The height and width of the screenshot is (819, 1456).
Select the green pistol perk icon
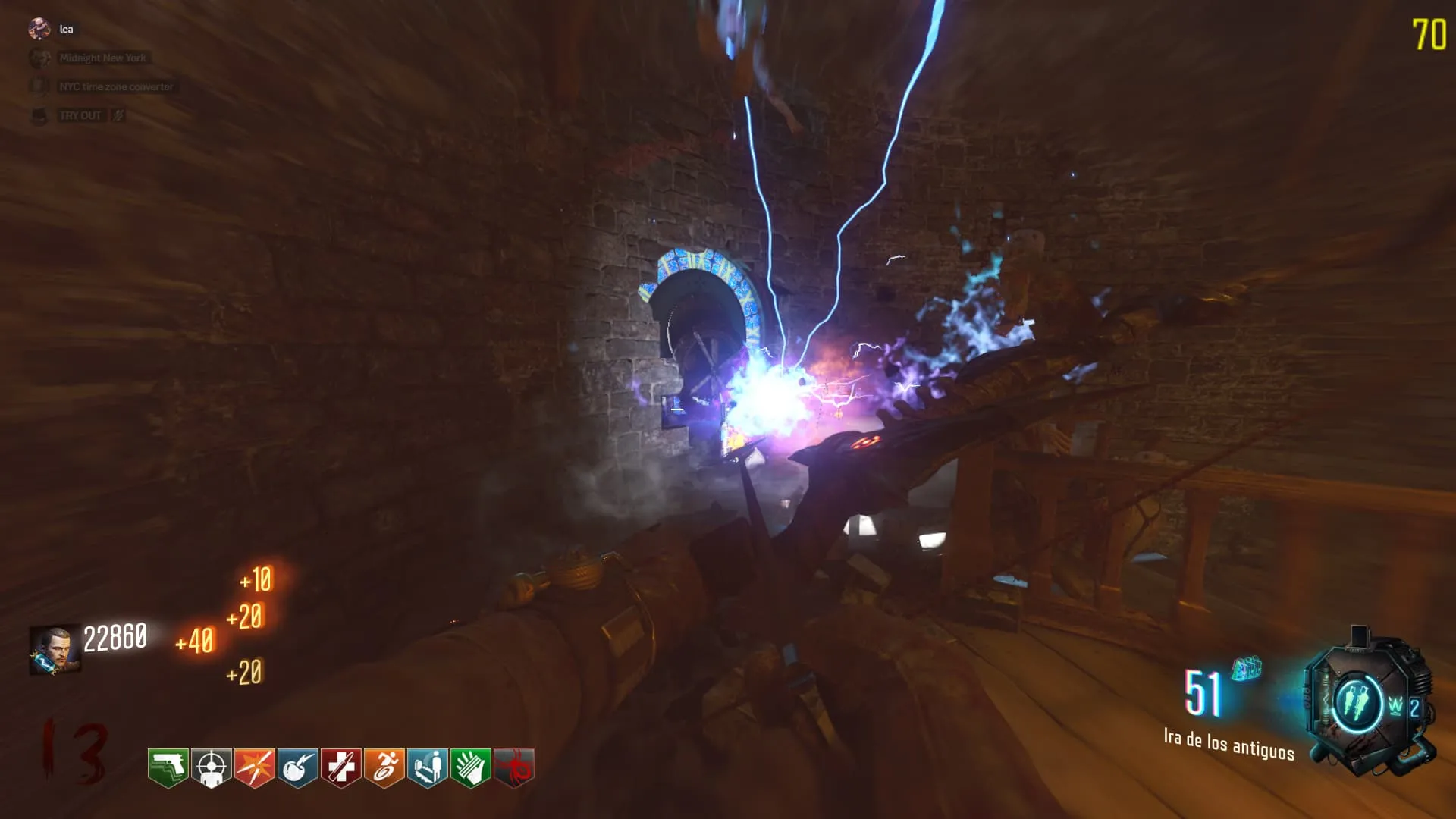click(x=168, y=767)
